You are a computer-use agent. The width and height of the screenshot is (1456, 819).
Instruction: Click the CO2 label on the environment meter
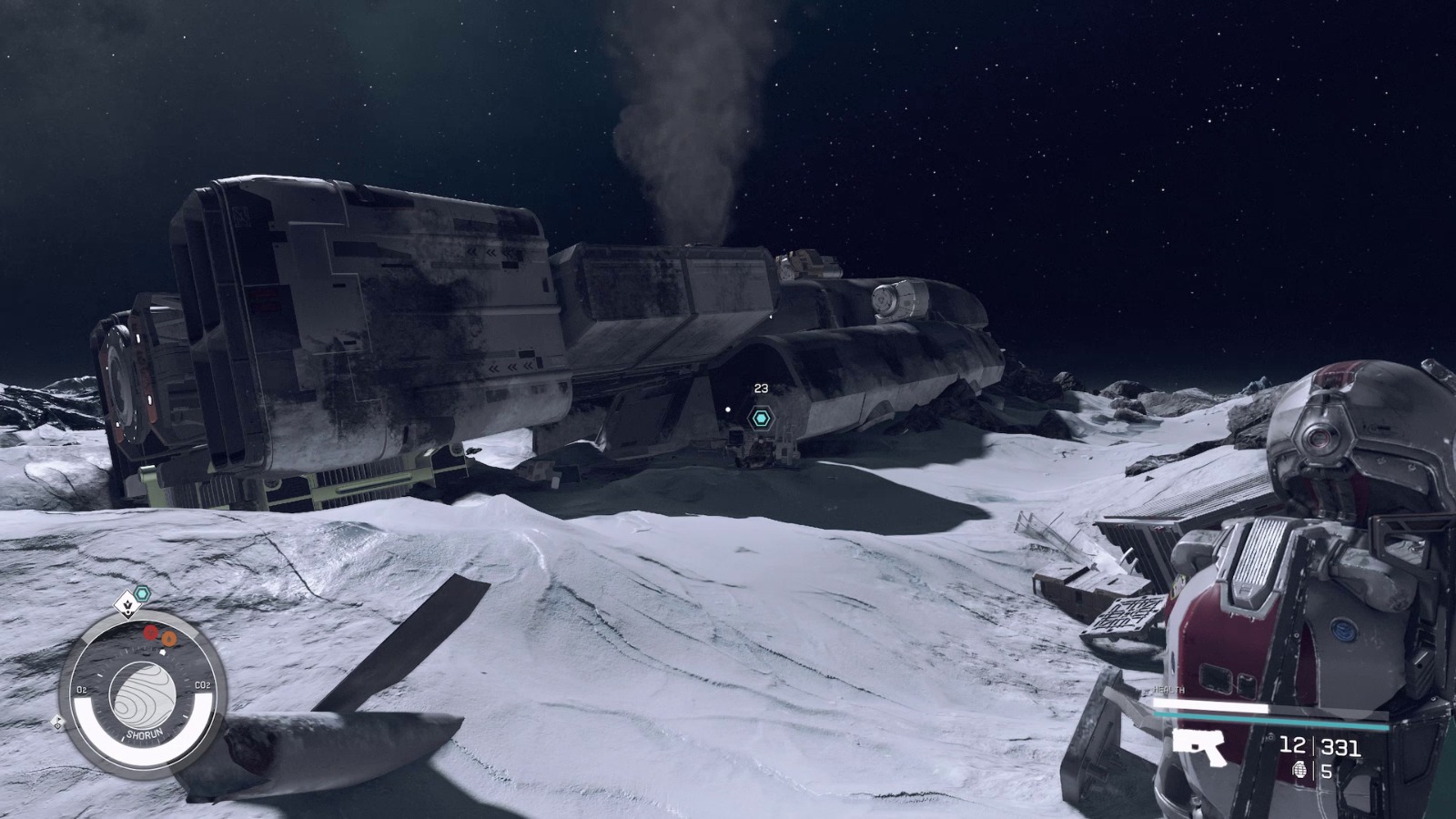202,684
